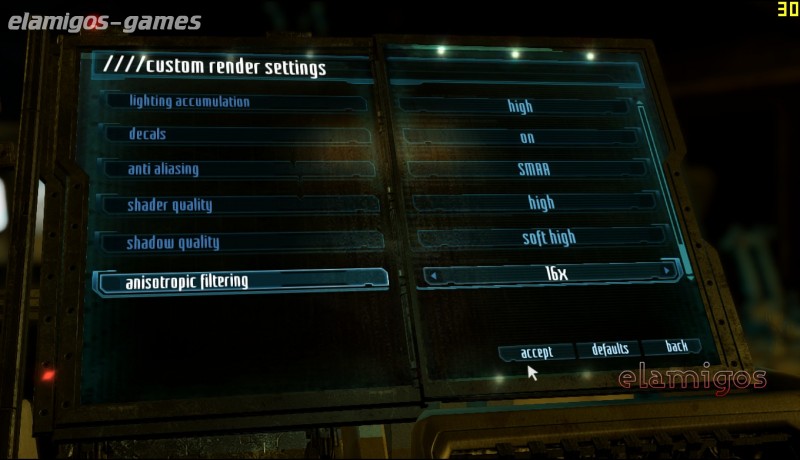Select the anisotropic filtering row
The image size is (800, 460).
coord(240,281)
